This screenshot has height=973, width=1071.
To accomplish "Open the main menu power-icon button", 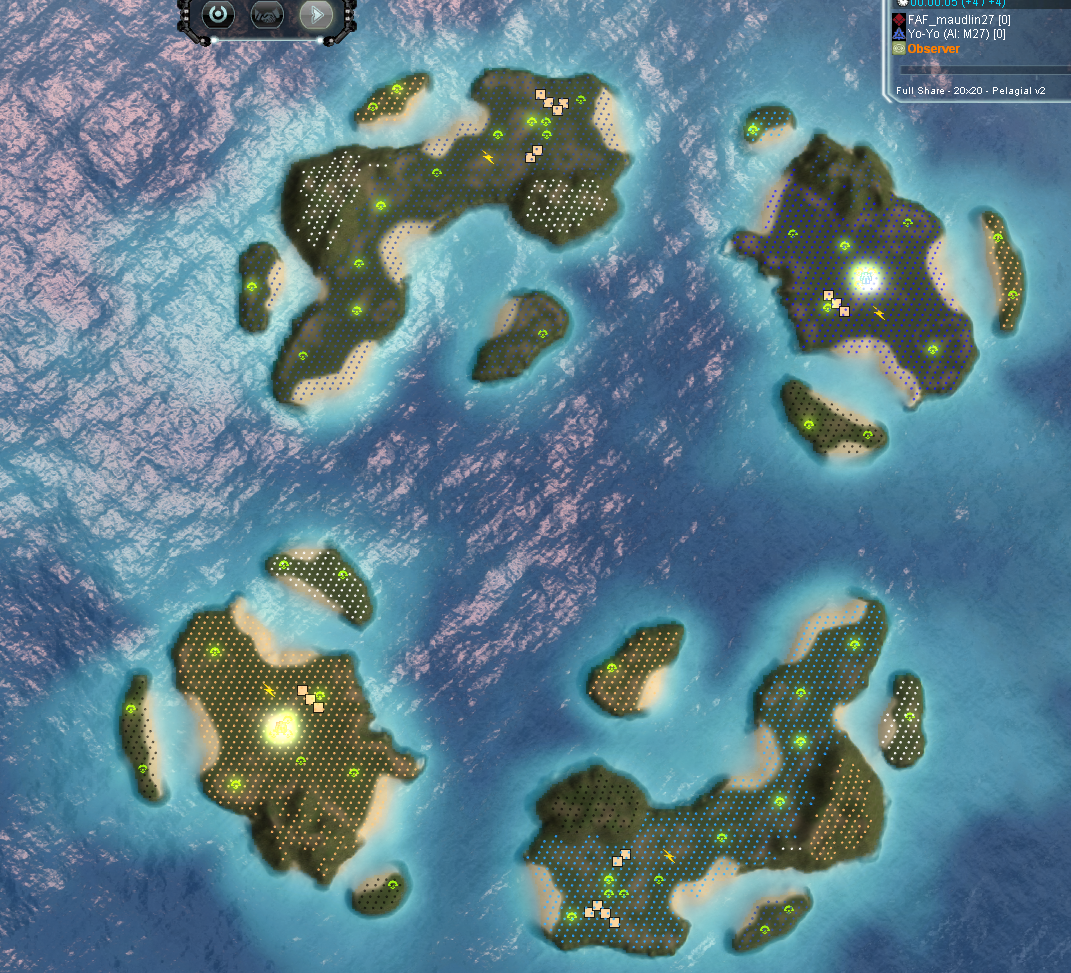I will [x=217, y=15].
